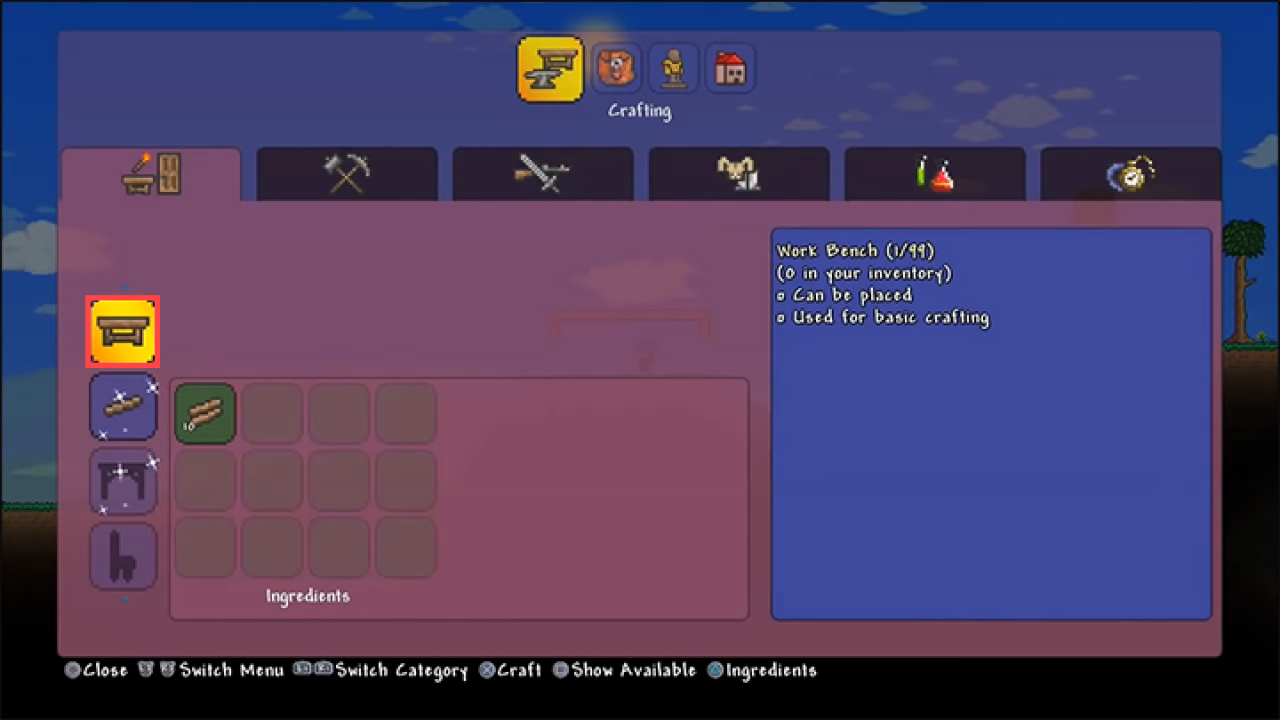Switch to the pickaxe tools tab
The height and width of the screenshot is (720, 1280).
347,174
